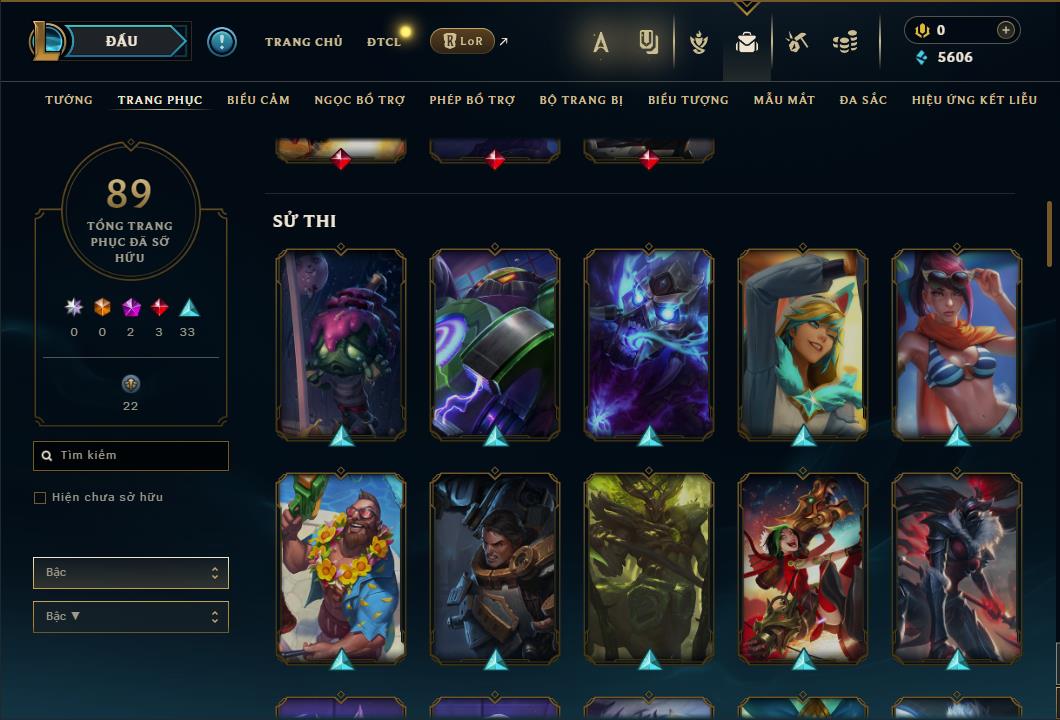The height and width of the screenshot is (720, 1060).
Task: Open the TRANG CHỦ home page
Action: 303,42
